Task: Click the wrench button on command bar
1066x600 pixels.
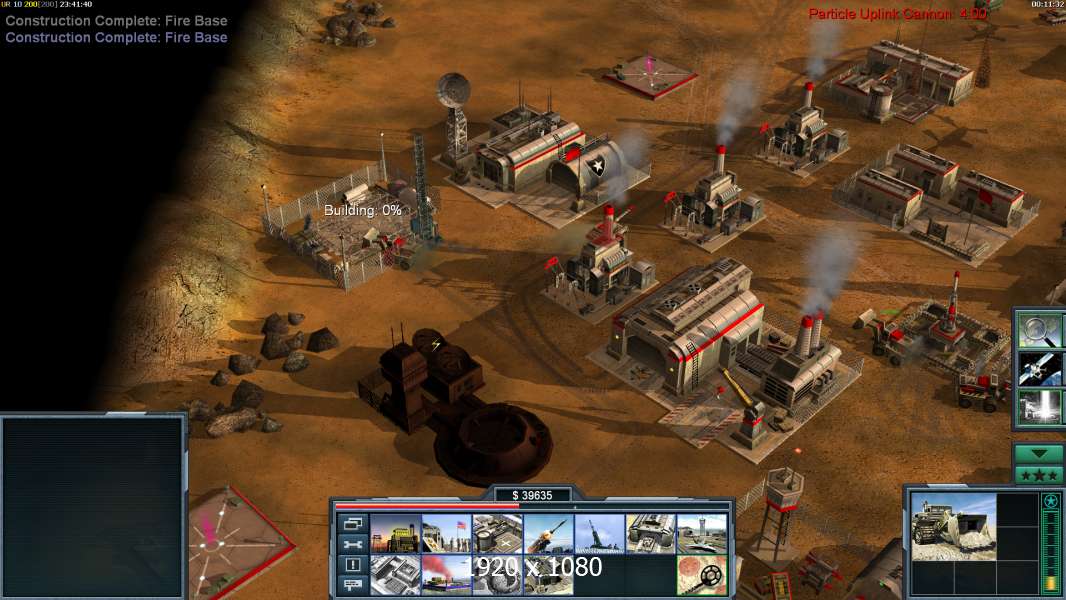Action: pyautogui.click(x=352, y=544)
